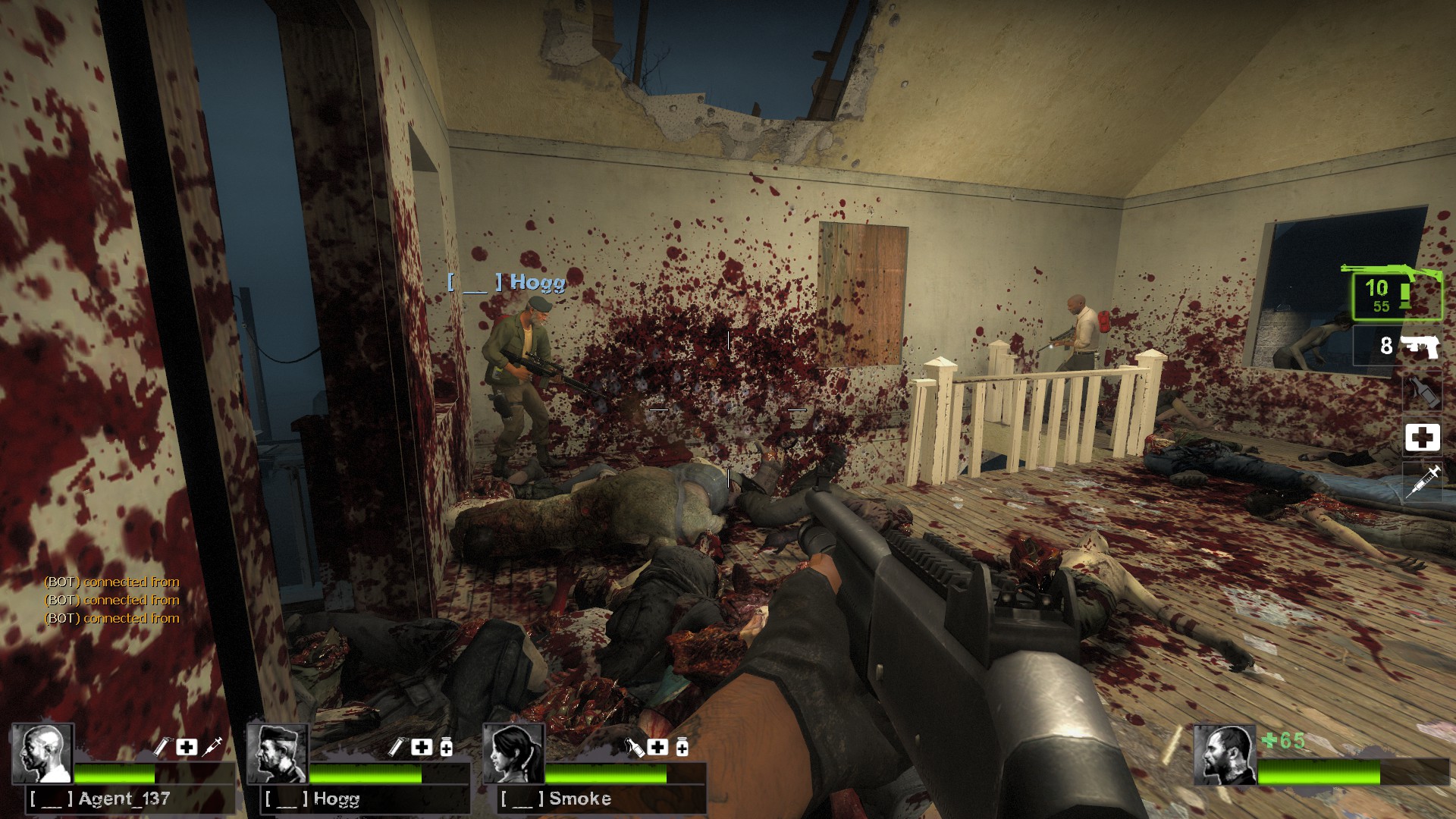Click Hogg's teammate portrait
1456x819 pixels.
tap(278, 753)
